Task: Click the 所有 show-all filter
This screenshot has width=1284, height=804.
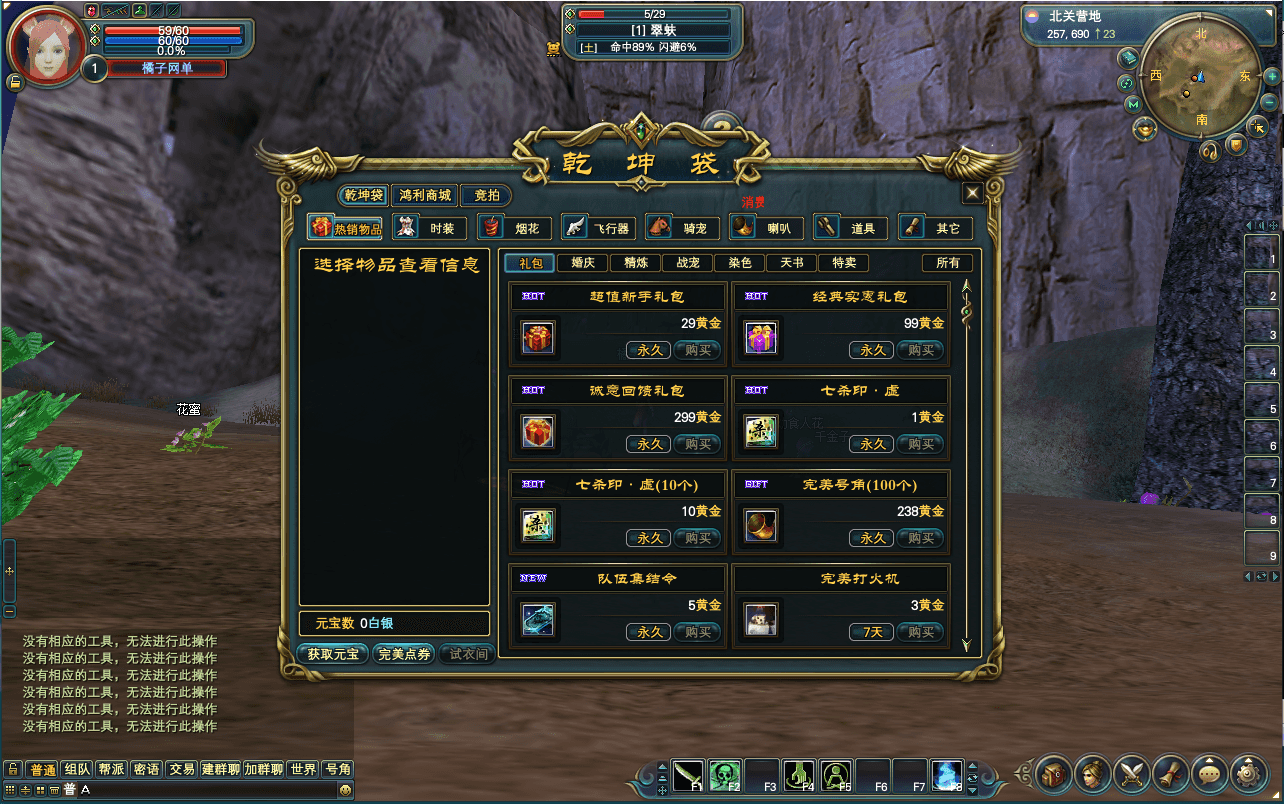Action: point(947,263)
